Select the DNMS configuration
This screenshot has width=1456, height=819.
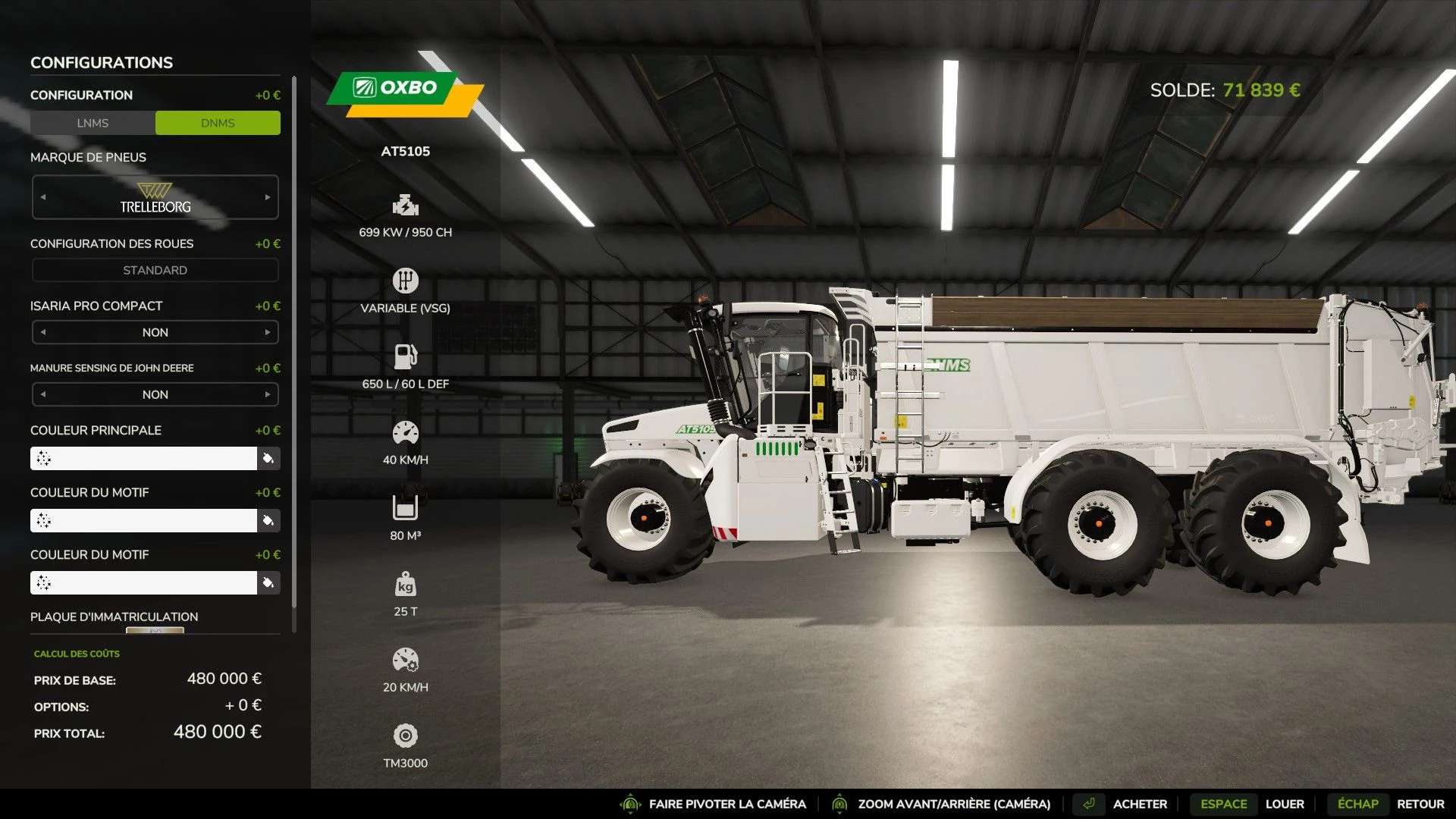tap(218, 123)
